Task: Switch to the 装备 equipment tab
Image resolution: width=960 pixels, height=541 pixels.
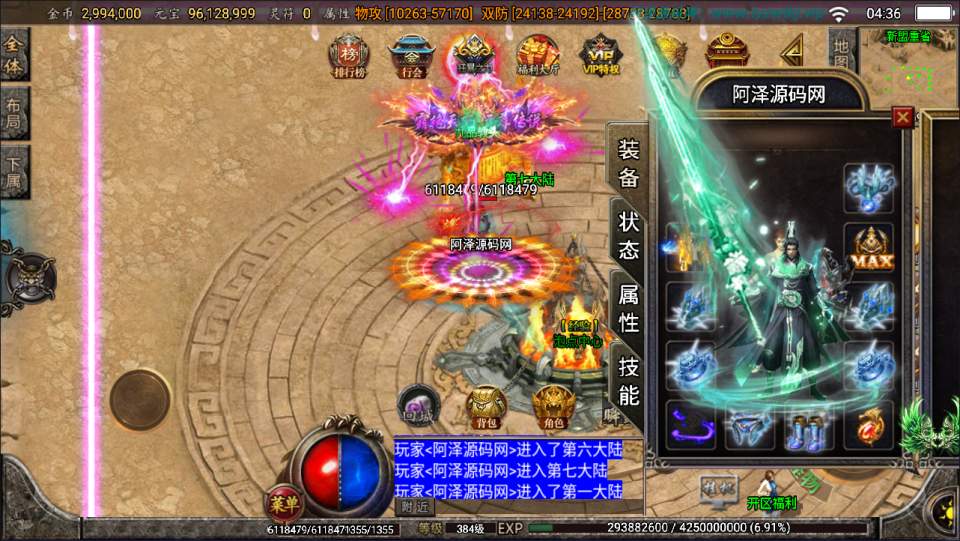Action: (628, 164)
